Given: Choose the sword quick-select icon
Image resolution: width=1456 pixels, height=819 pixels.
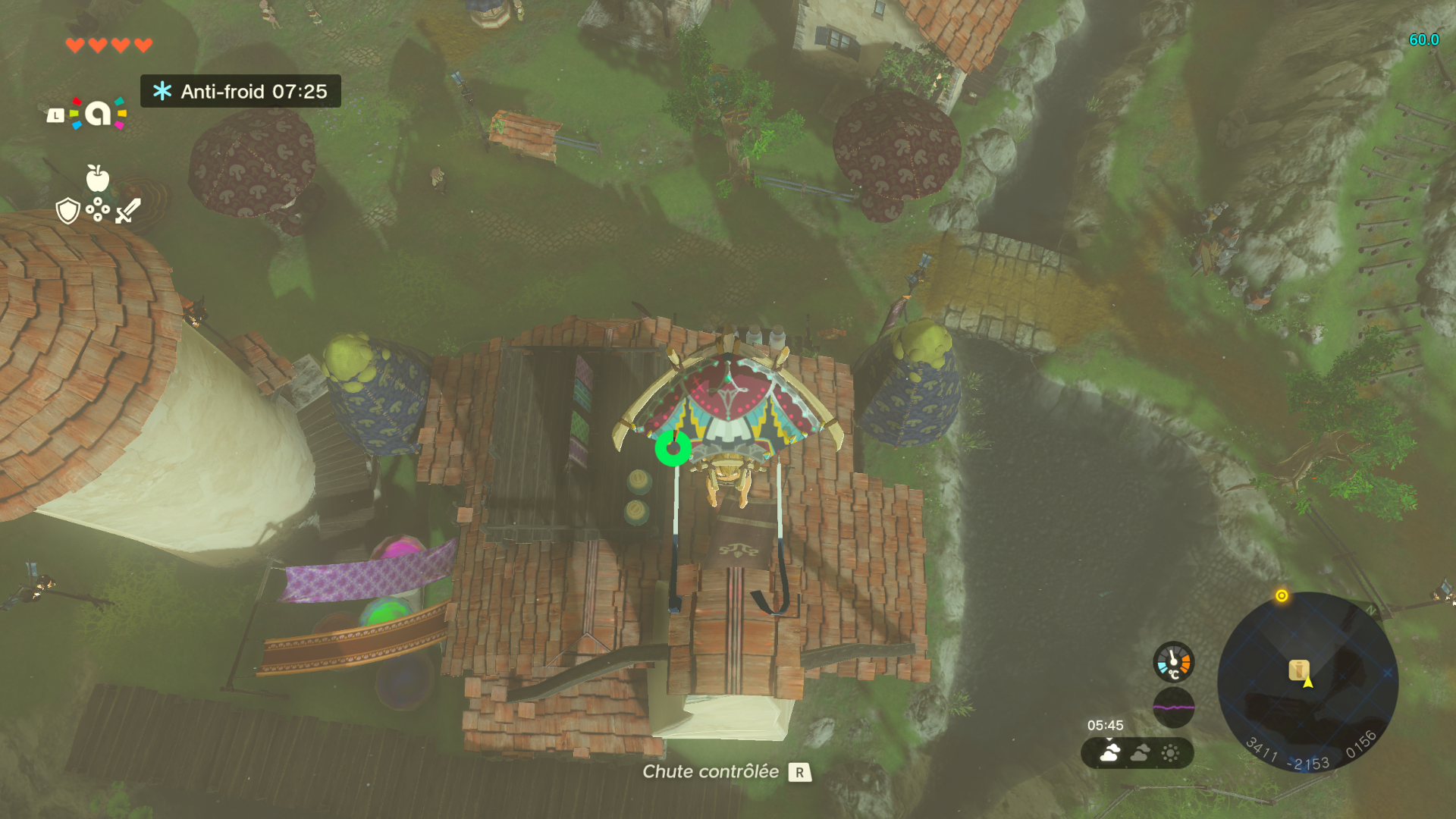Looking at the screenshot, I should [x=128, y=210].
